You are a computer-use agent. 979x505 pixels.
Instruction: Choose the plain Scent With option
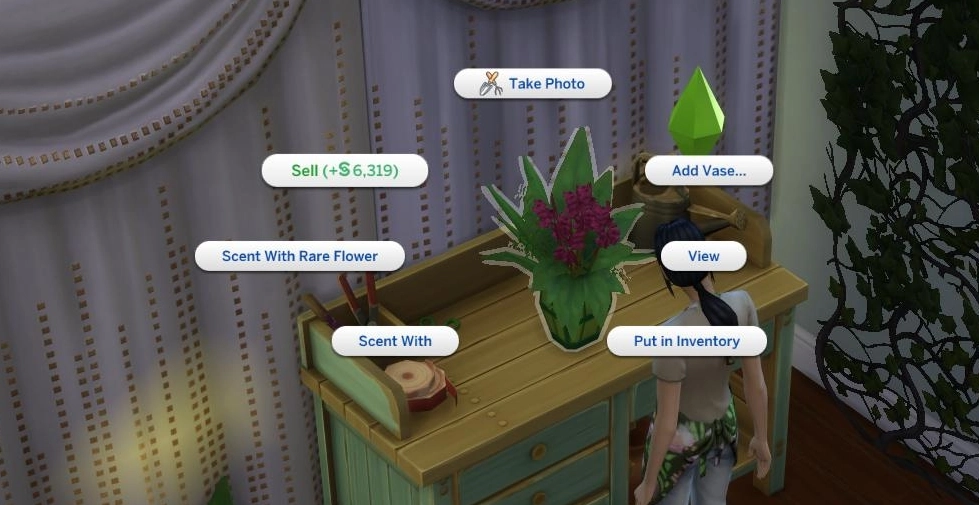coord(395,341)
